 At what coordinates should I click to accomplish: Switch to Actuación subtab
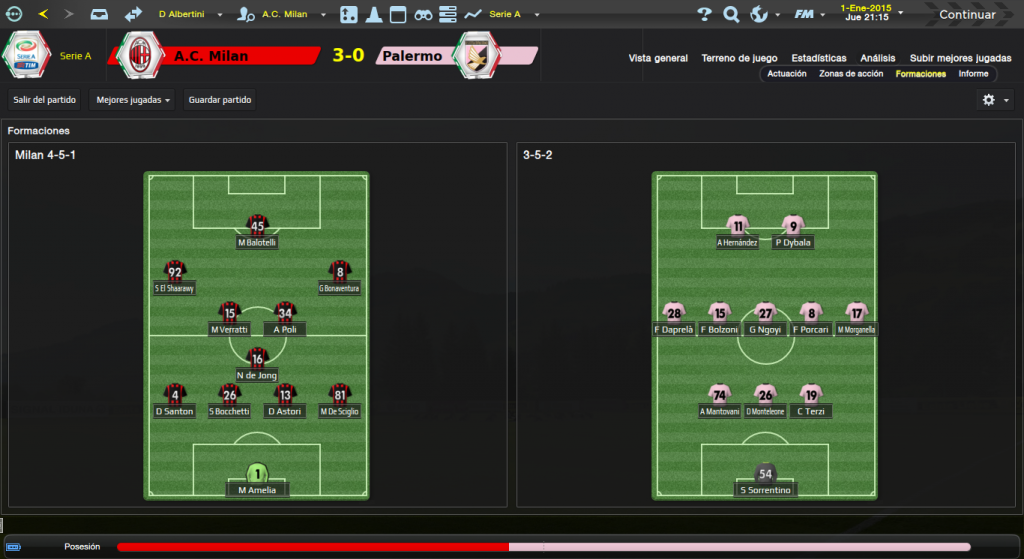point(787,74)
